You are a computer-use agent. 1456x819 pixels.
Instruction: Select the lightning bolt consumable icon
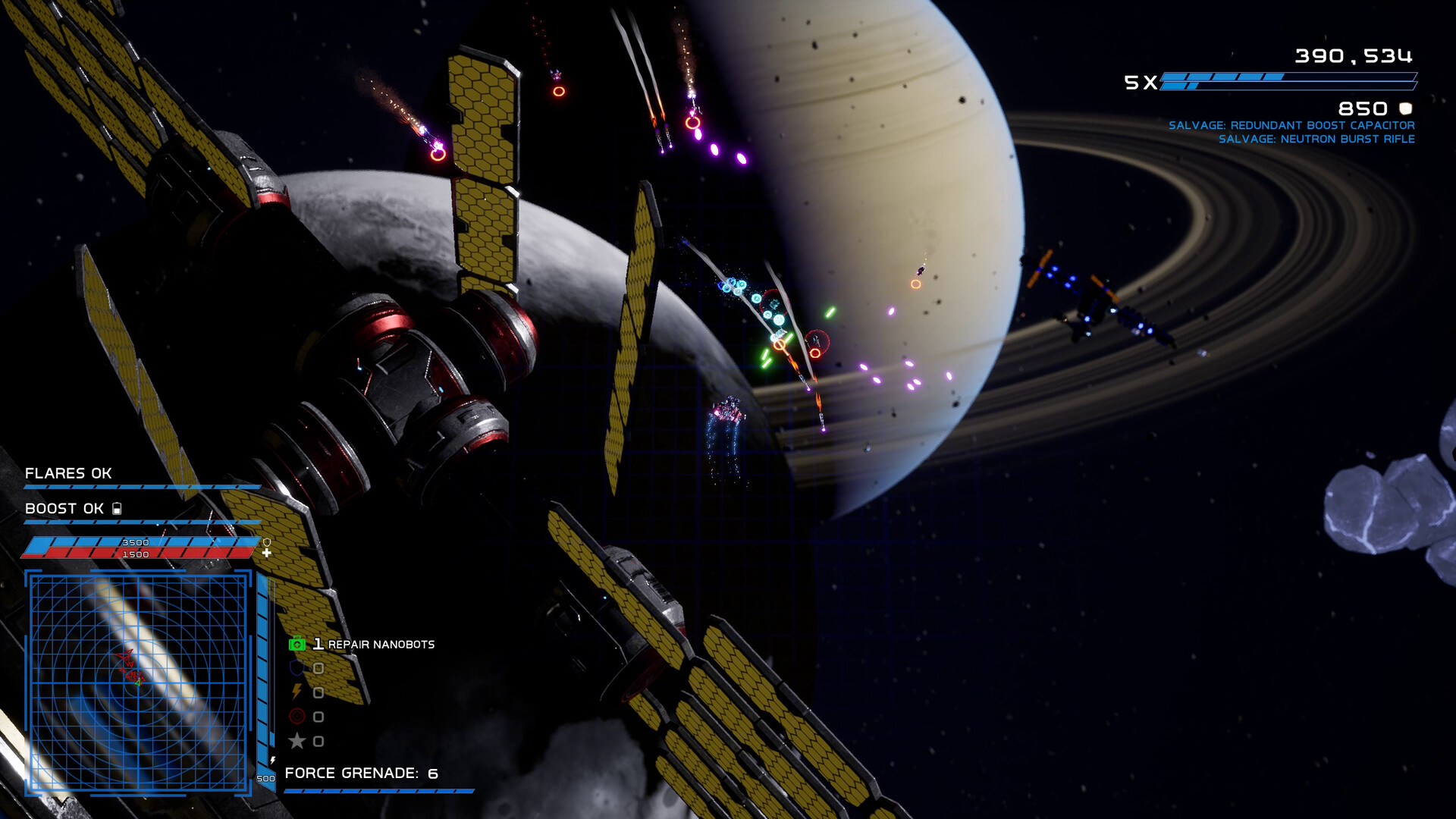click(x=297, y=692)
